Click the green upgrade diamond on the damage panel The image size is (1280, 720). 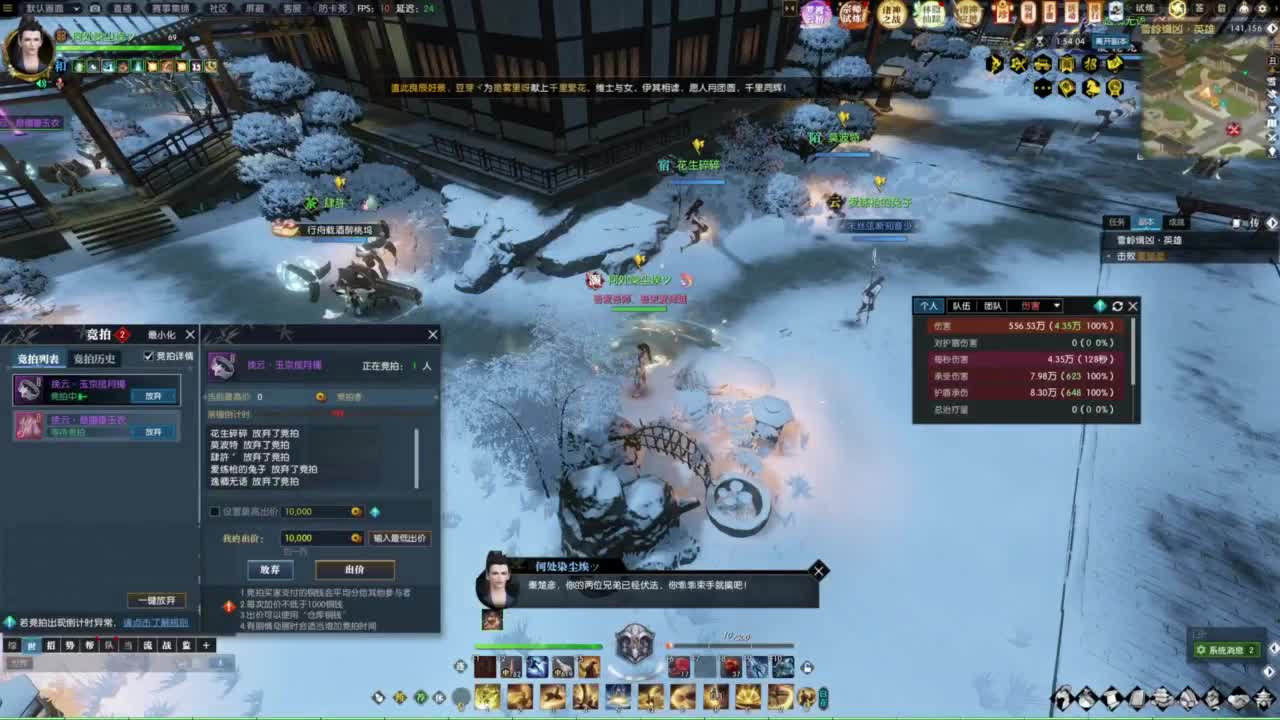tap(1101, 306)
